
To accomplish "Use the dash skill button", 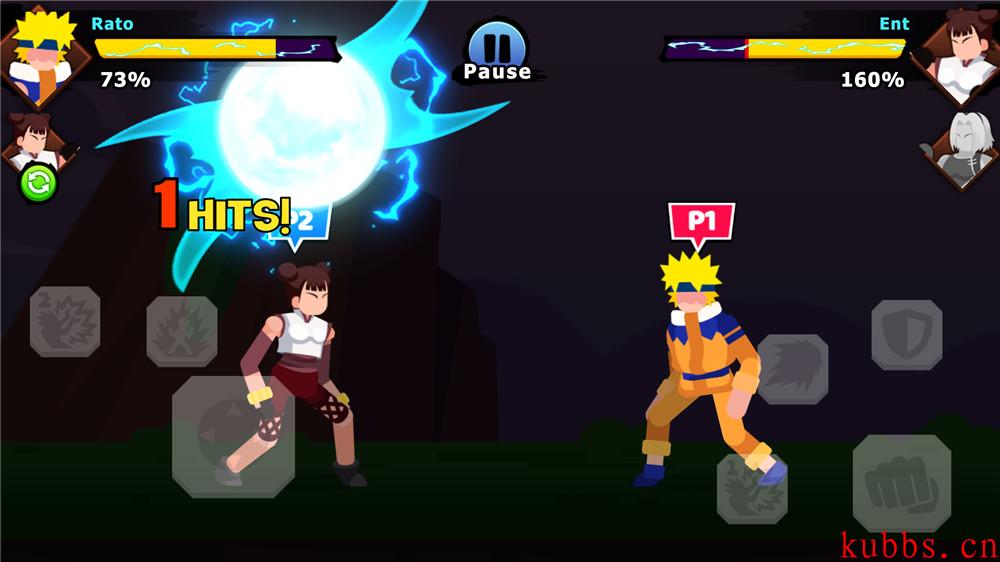I will pos(792,369).
